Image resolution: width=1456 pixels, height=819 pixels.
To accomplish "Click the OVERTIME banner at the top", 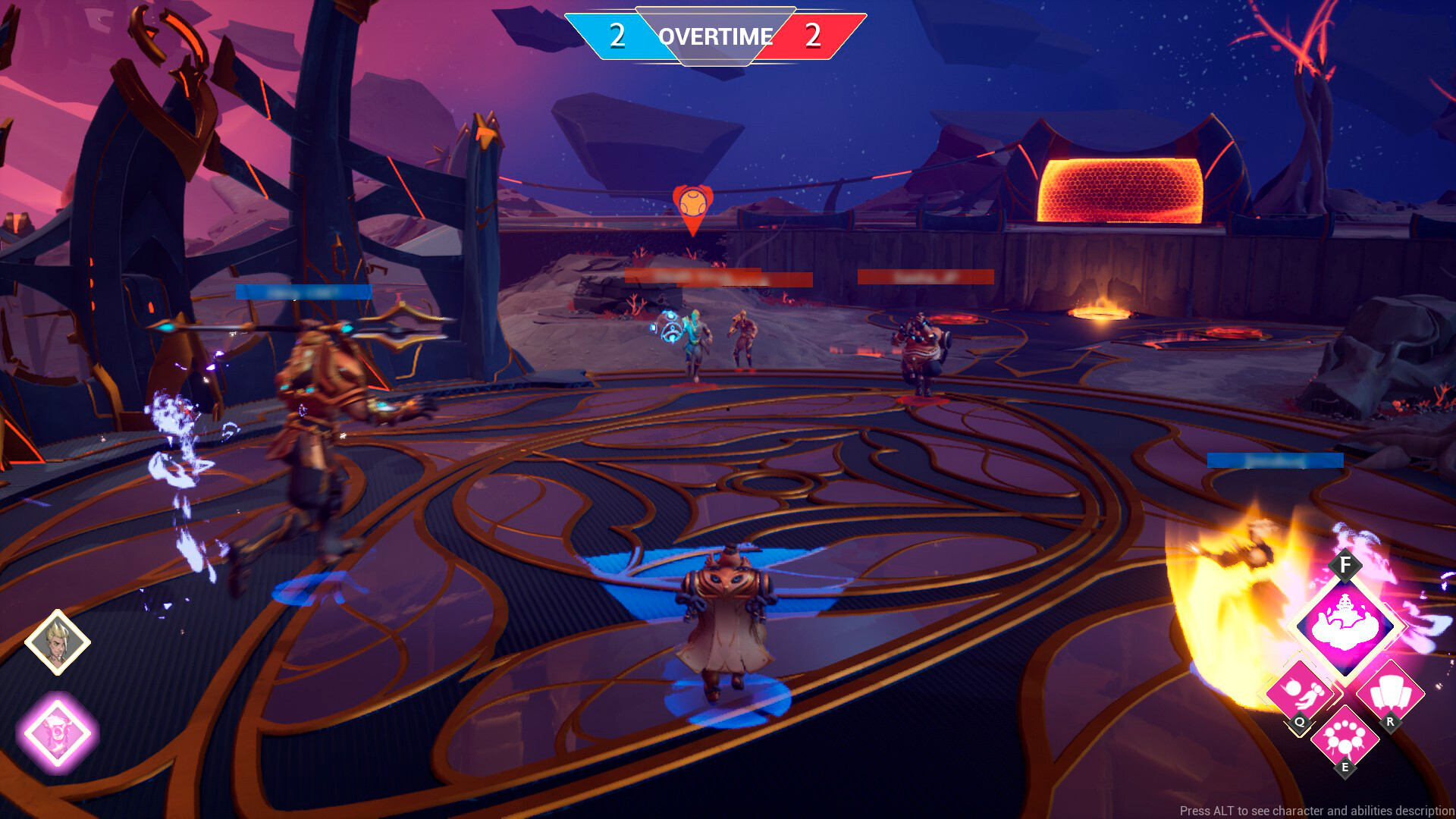I will click(x=716, y=36).
